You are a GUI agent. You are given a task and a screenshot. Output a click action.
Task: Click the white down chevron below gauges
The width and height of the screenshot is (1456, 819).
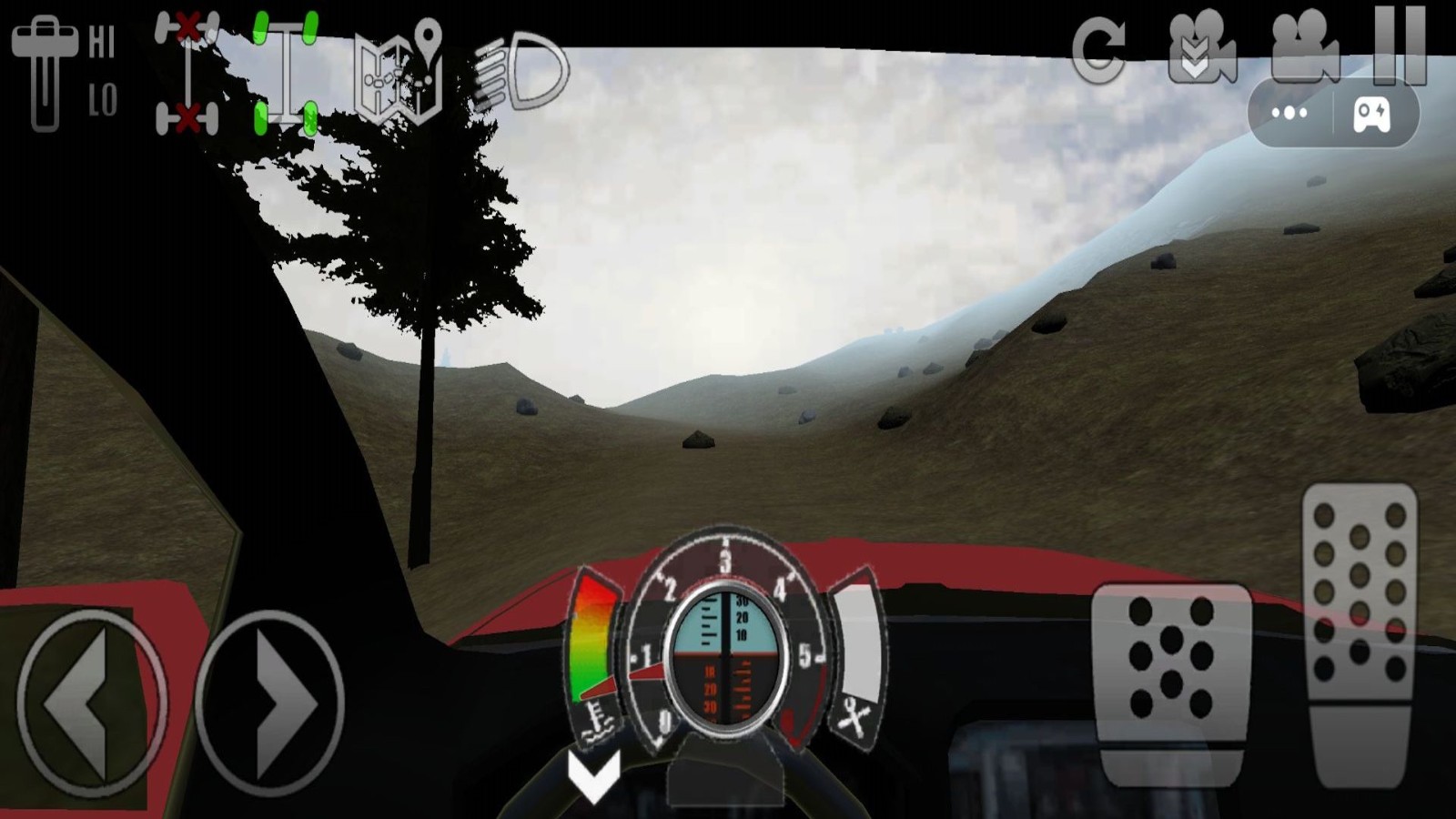point(594,775)
